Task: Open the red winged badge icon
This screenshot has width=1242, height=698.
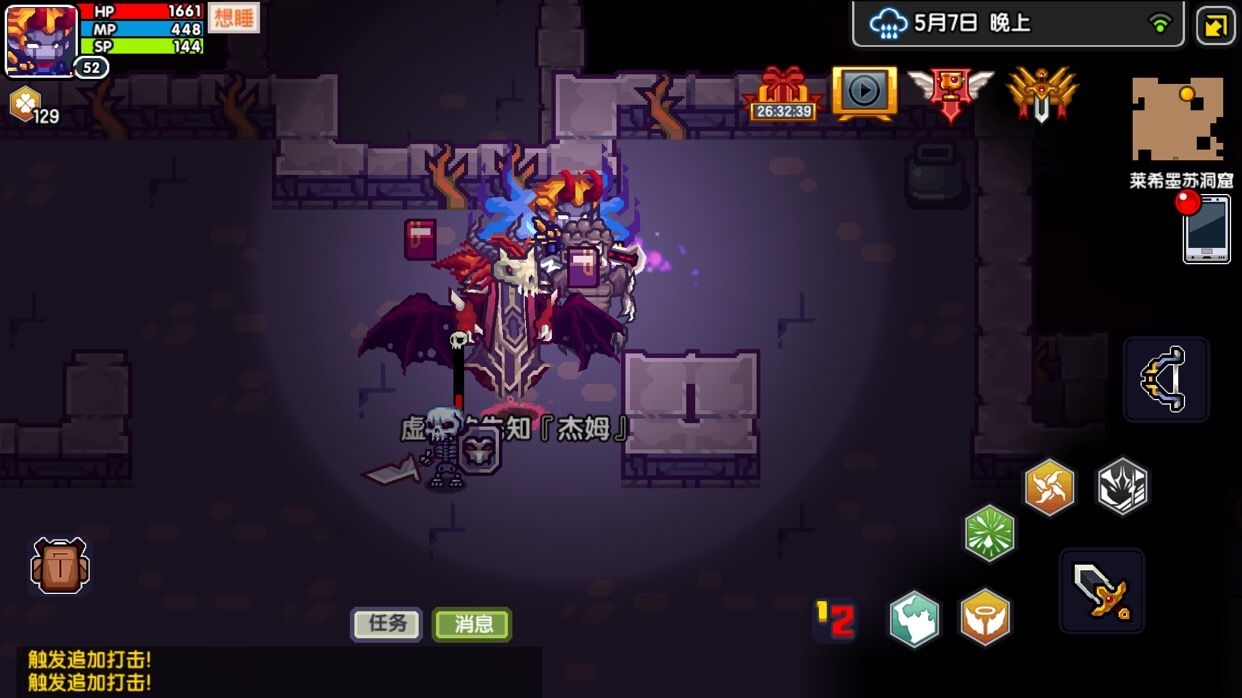Action: click(x=949, y=93)
